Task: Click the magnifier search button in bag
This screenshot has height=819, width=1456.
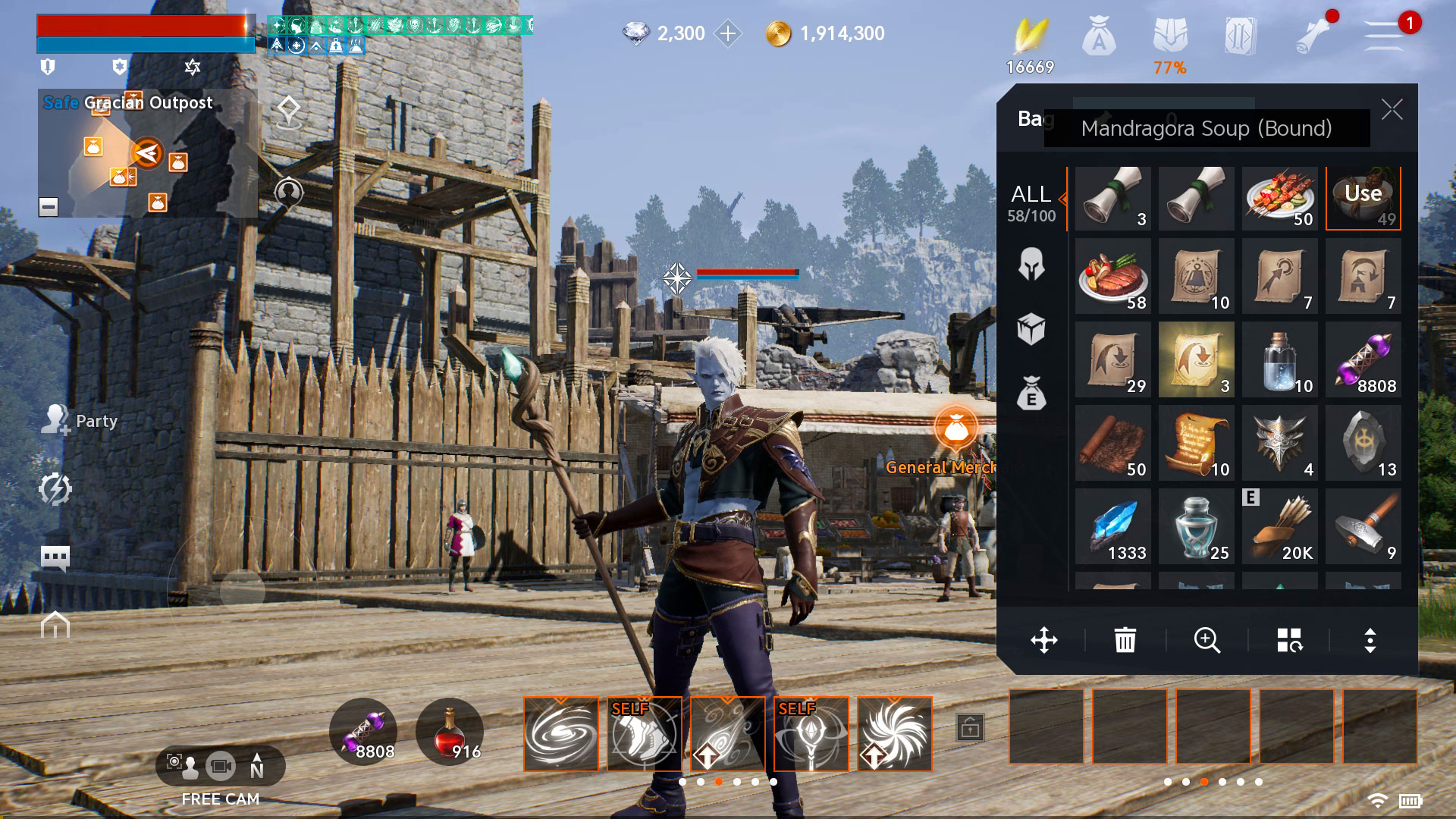Action: click(x=1207, y=640)
